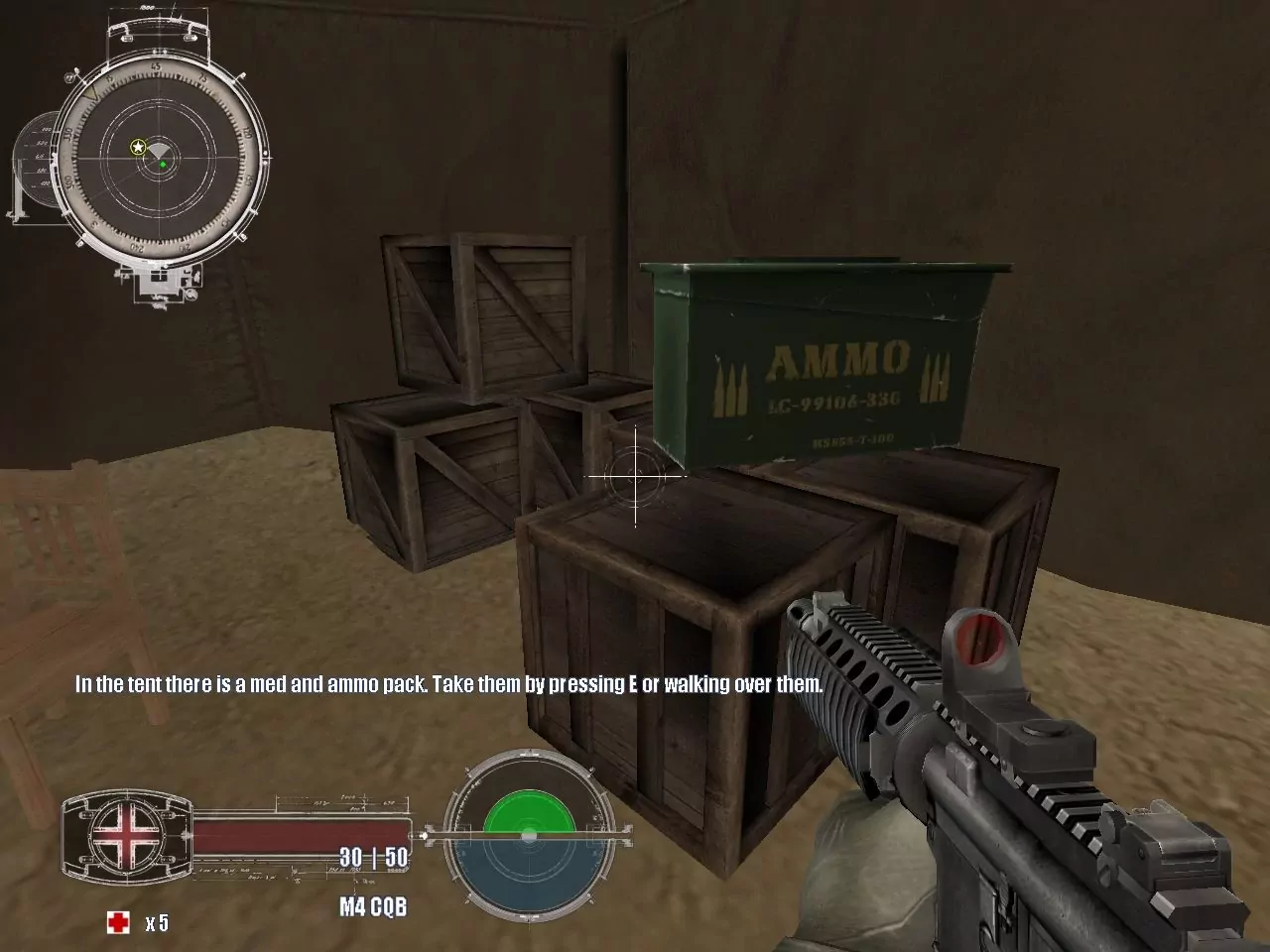Select the white cross health emblem
This screenshot has height=952, width=1270.
[126, 836]
